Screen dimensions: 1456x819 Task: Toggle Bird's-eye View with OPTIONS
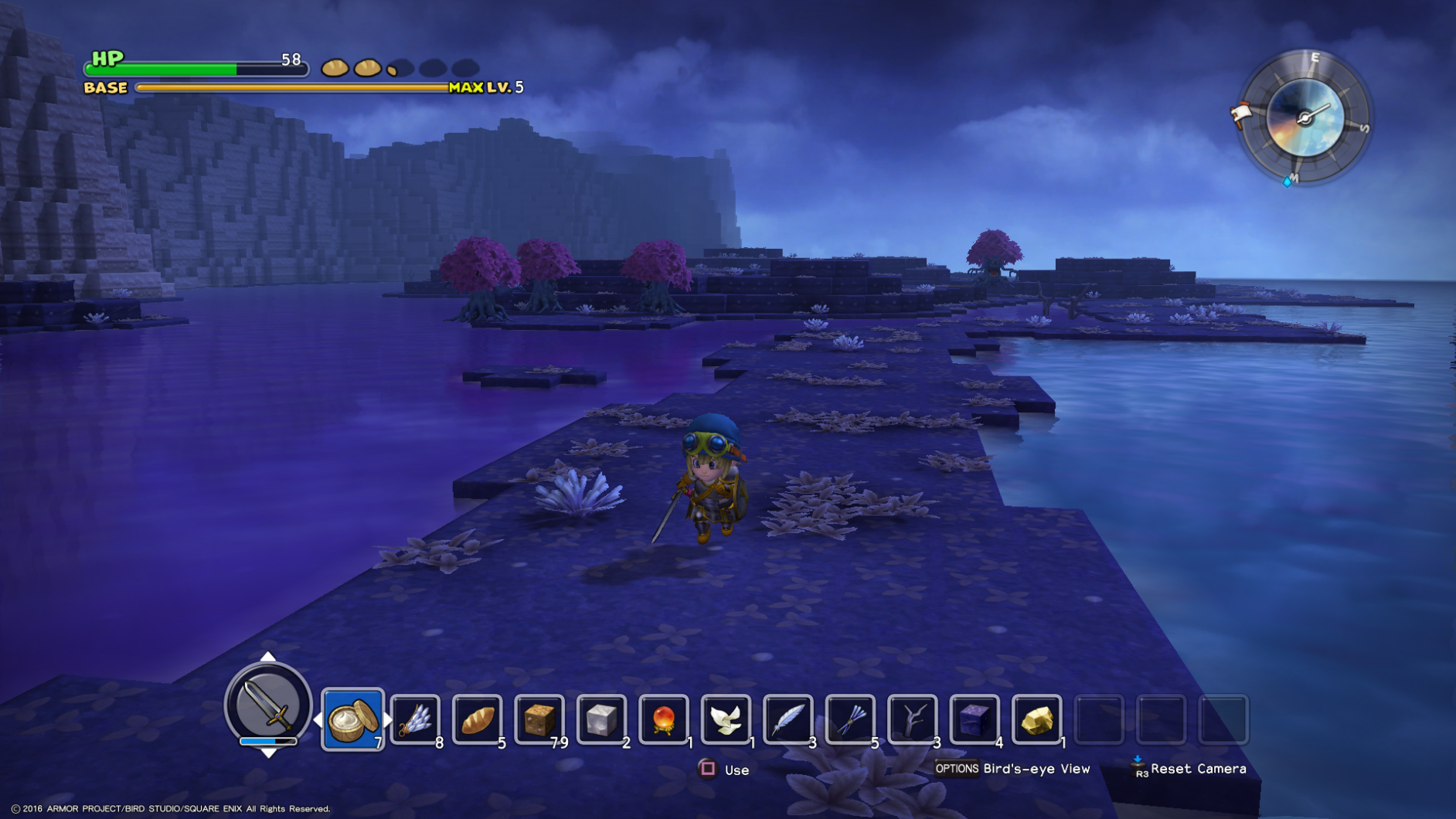coord(958,769)
